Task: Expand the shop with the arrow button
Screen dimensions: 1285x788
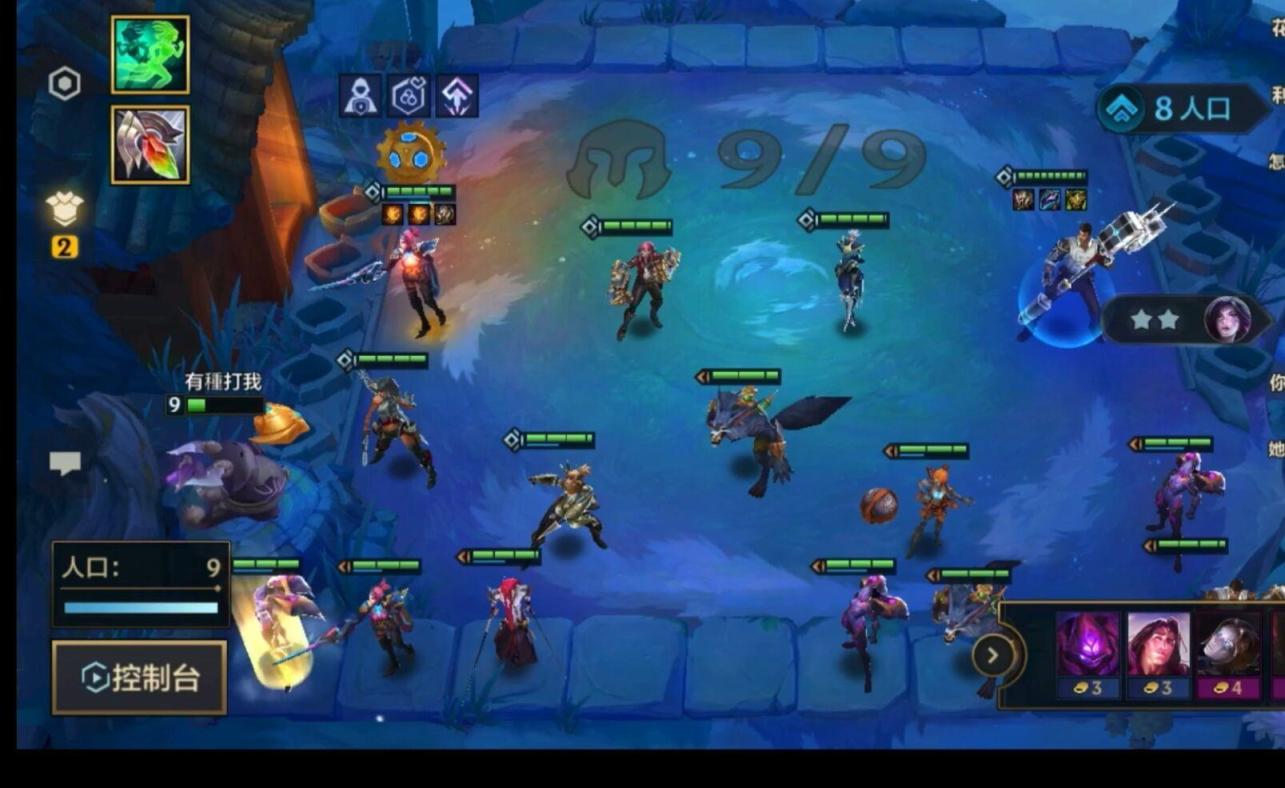Action: (992, 656)
